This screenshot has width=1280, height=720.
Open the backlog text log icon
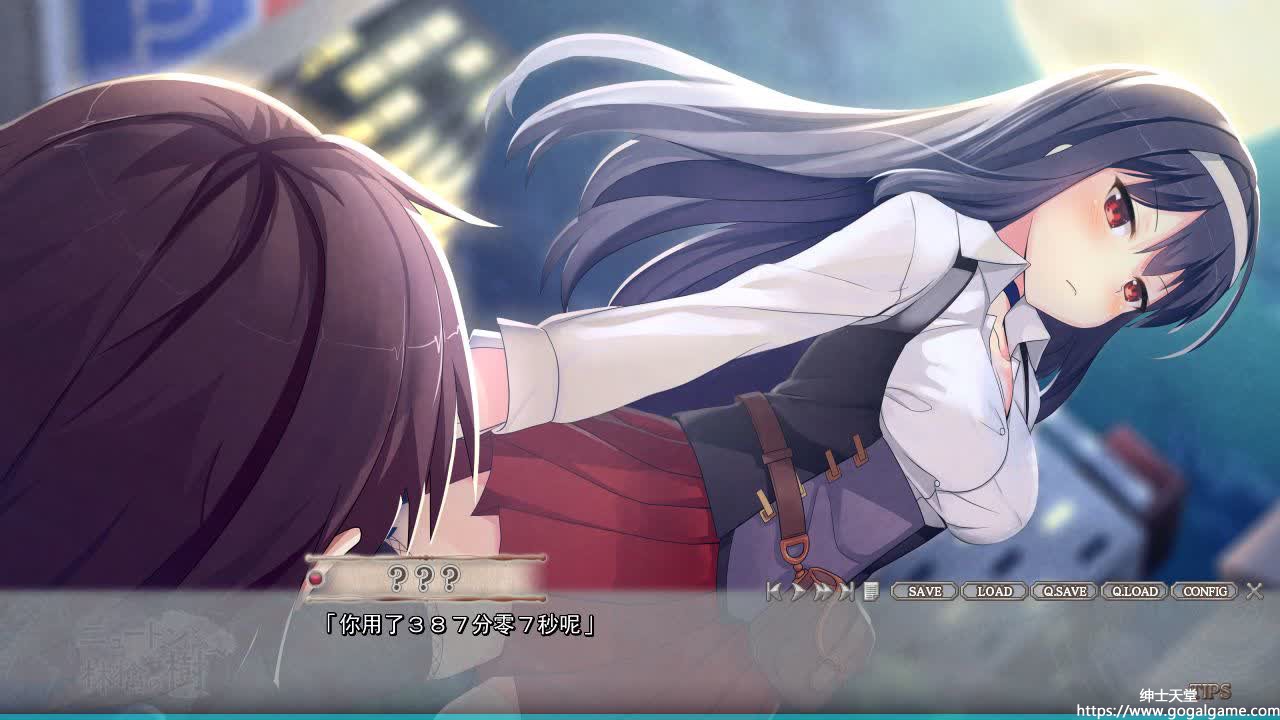tap(871, 591)
